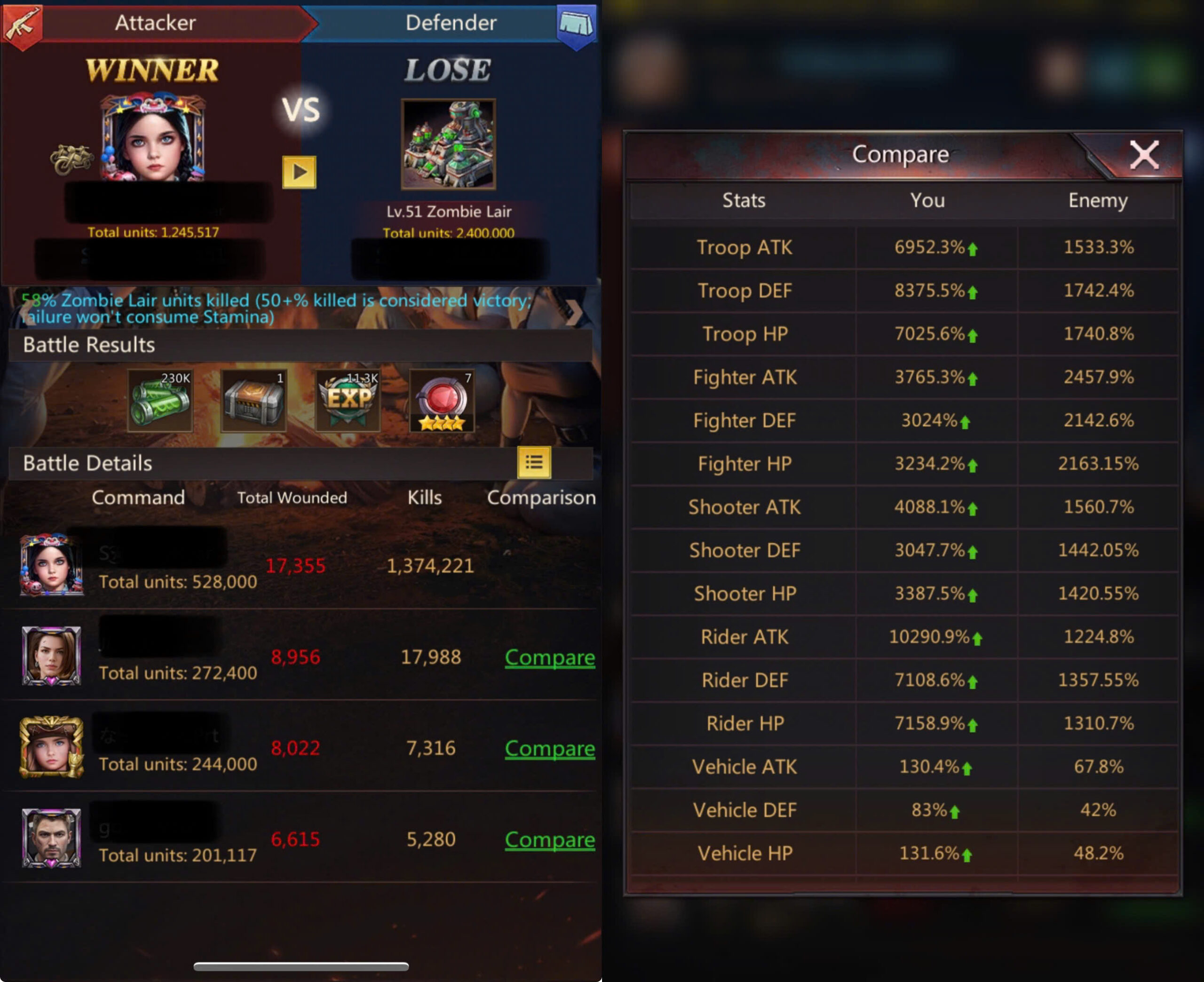Play the battle replay video
The width and height of the screenshot is (1204, 982).
point(299,172)
